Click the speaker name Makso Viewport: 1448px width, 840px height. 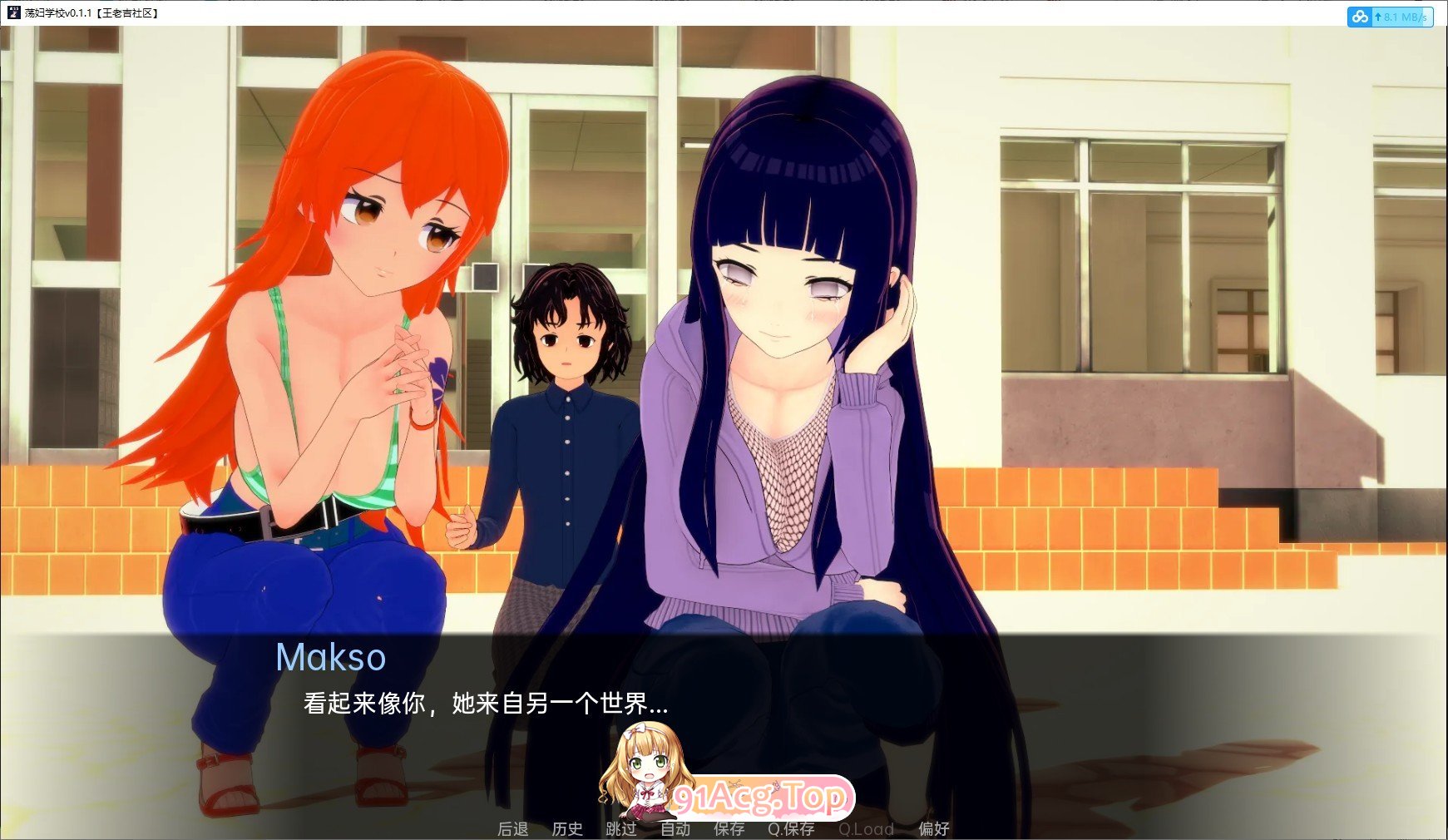coord(331,656)
